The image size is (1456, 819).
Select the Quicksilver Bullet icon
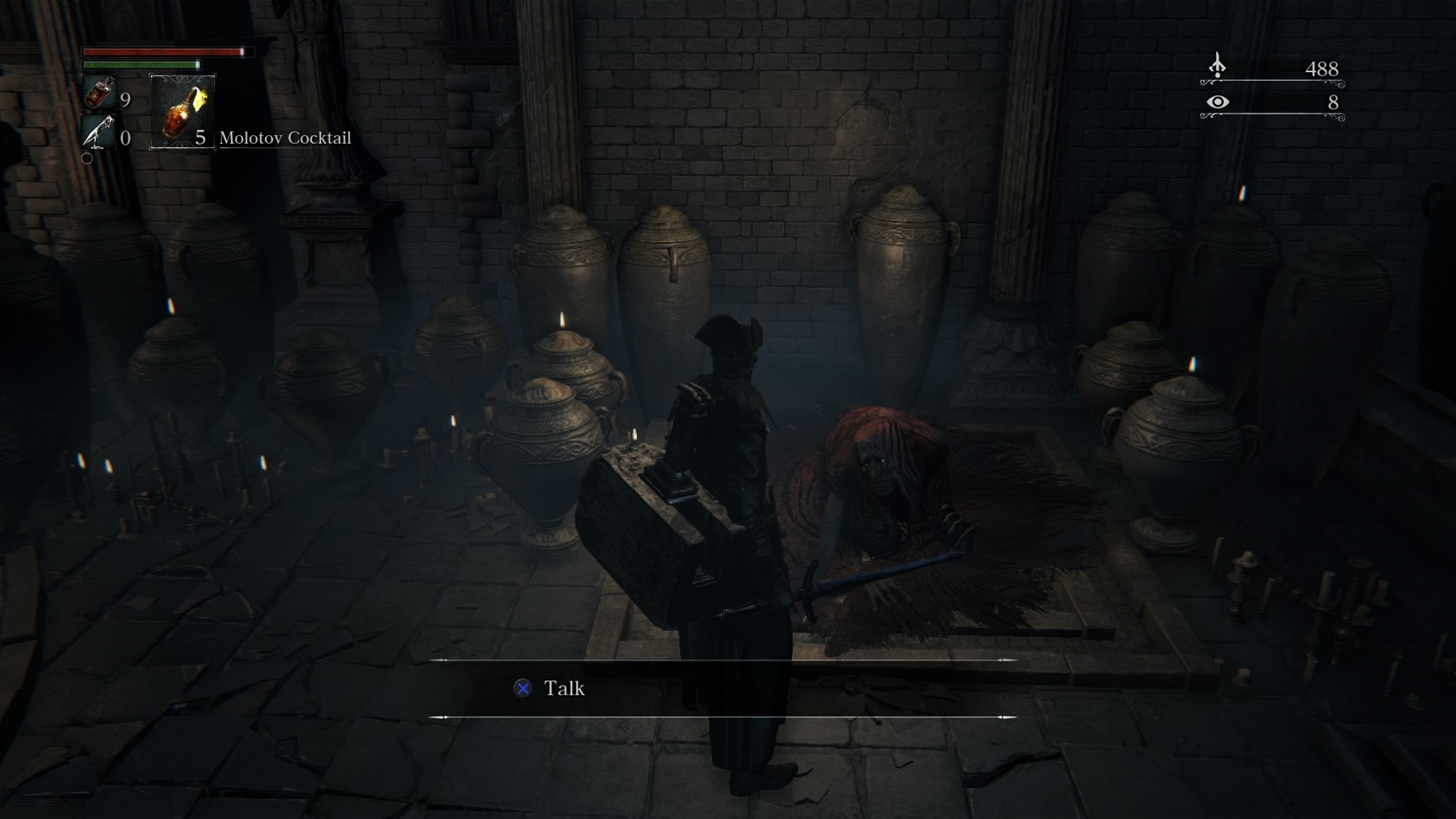98,133
